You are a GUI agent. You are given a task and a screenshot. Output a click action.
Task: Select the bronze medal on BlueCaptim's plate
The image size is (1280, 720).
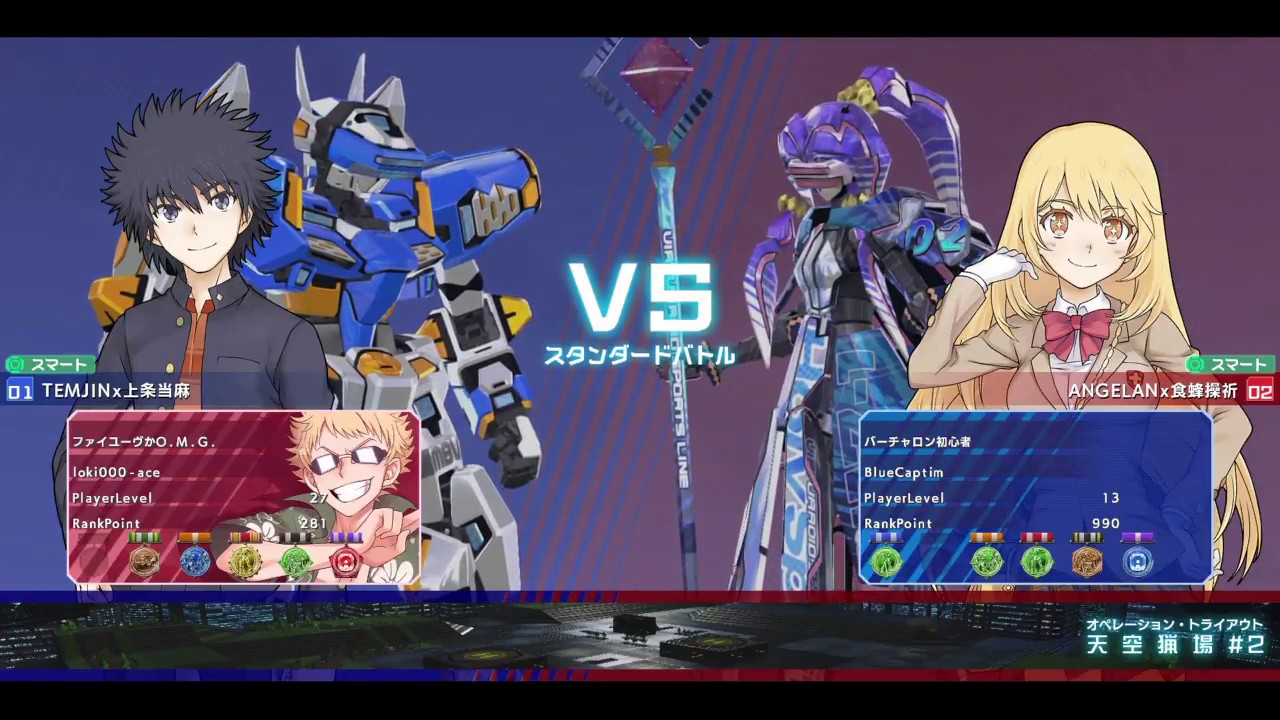point(1088,561)
